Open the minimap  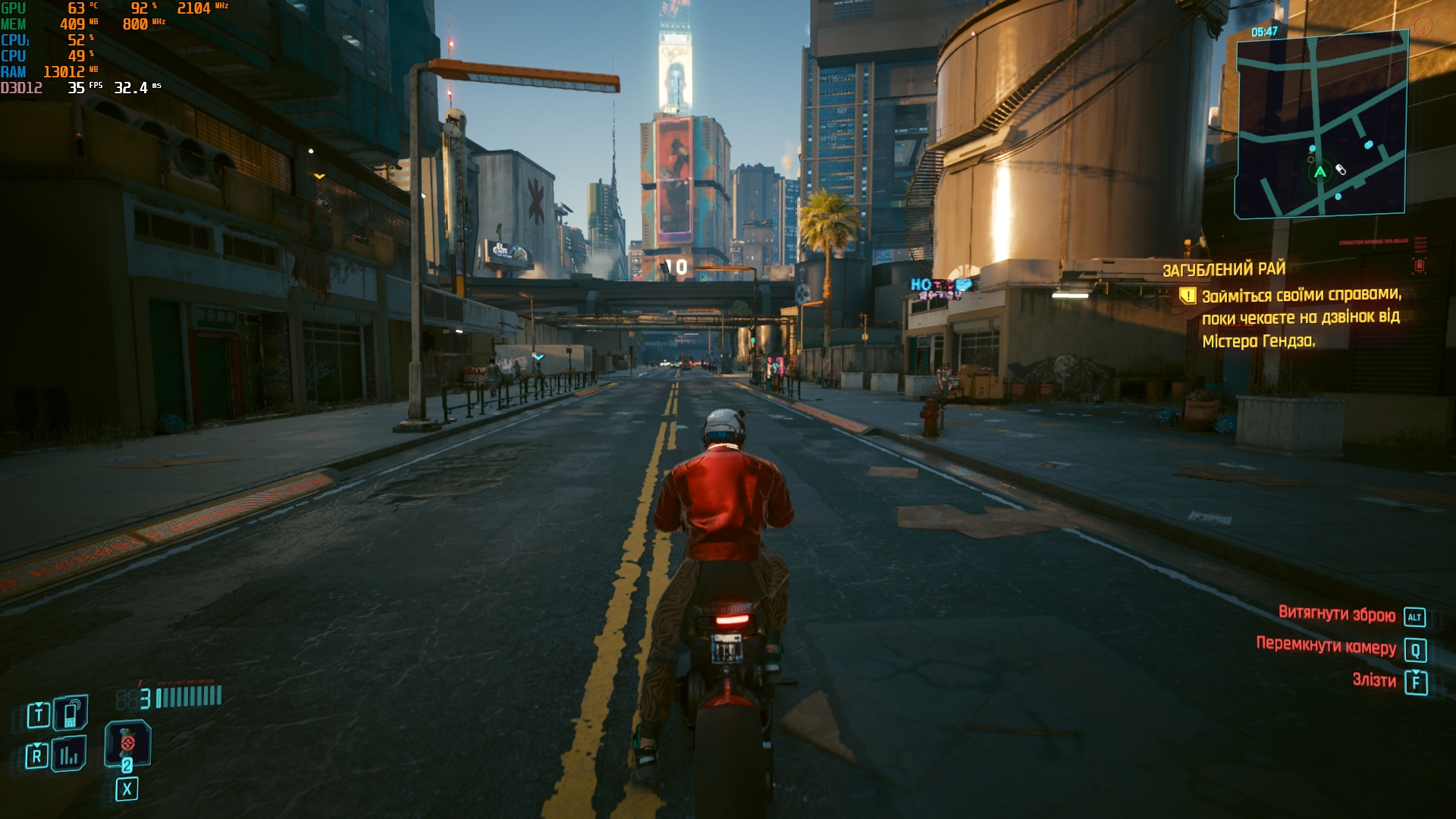tap(1322, 125)
